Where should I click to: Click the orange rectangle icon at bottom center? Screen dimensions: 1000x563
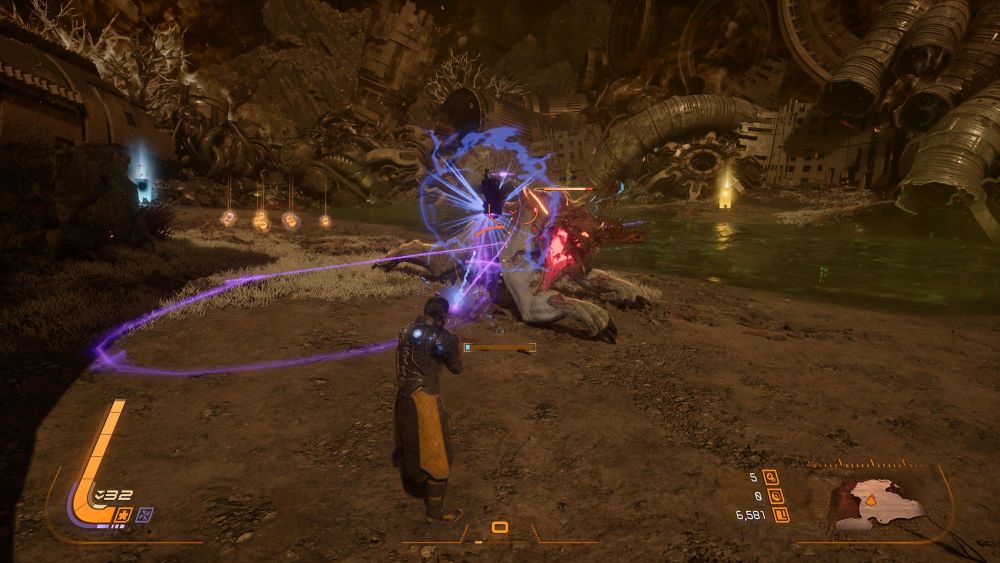(499, 527)
